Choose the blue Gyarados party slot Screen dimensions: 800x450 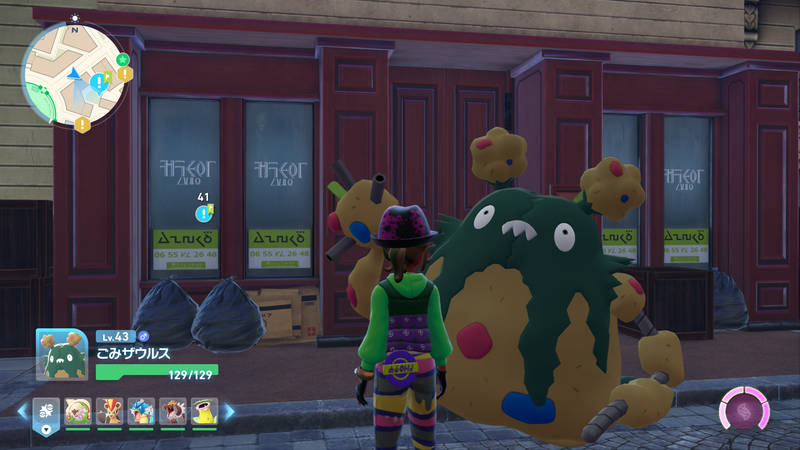click(x=141, y=411)
